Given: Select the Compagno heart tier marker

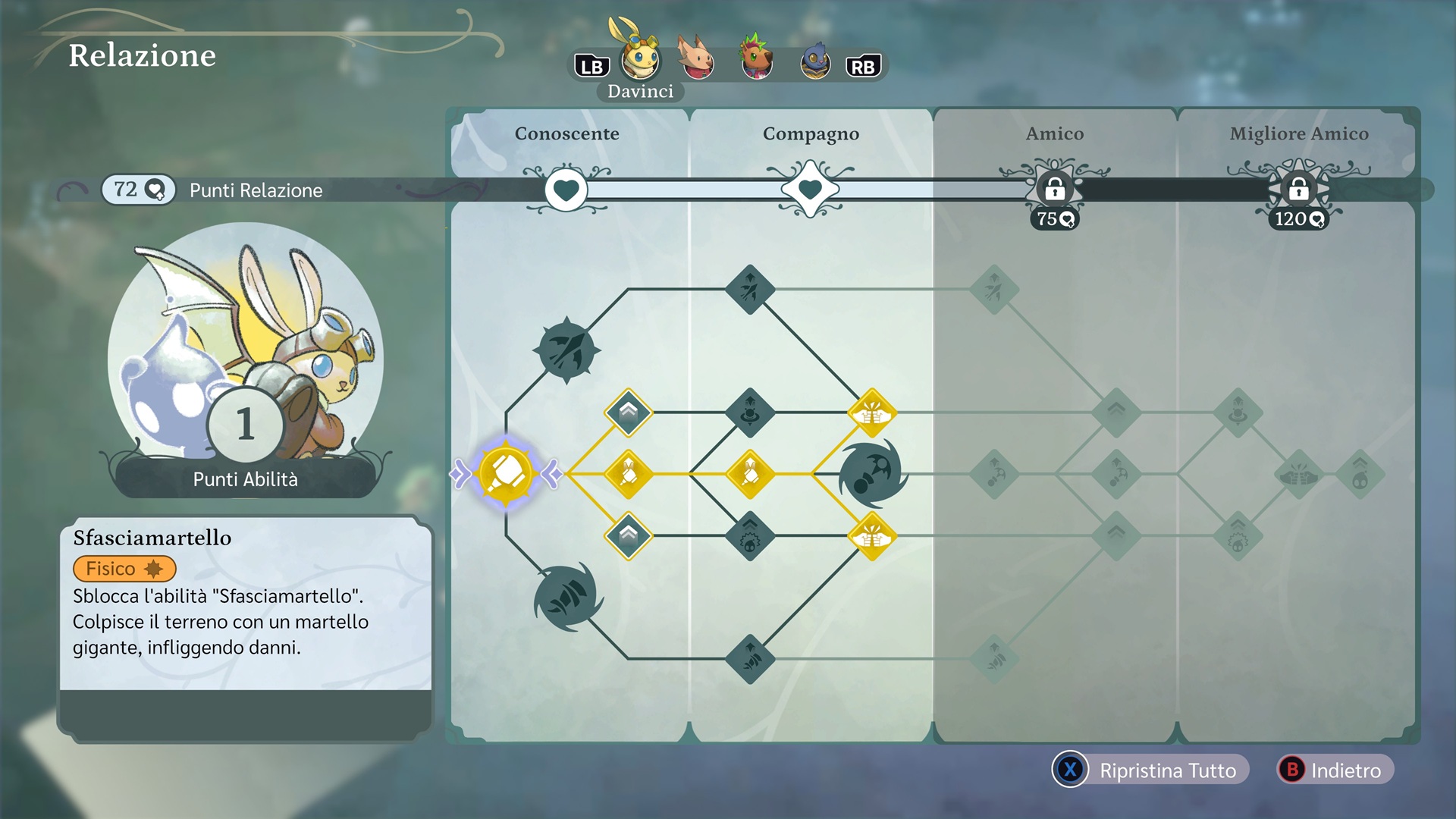Looking at the screenshot, I should tap(810, 190).
